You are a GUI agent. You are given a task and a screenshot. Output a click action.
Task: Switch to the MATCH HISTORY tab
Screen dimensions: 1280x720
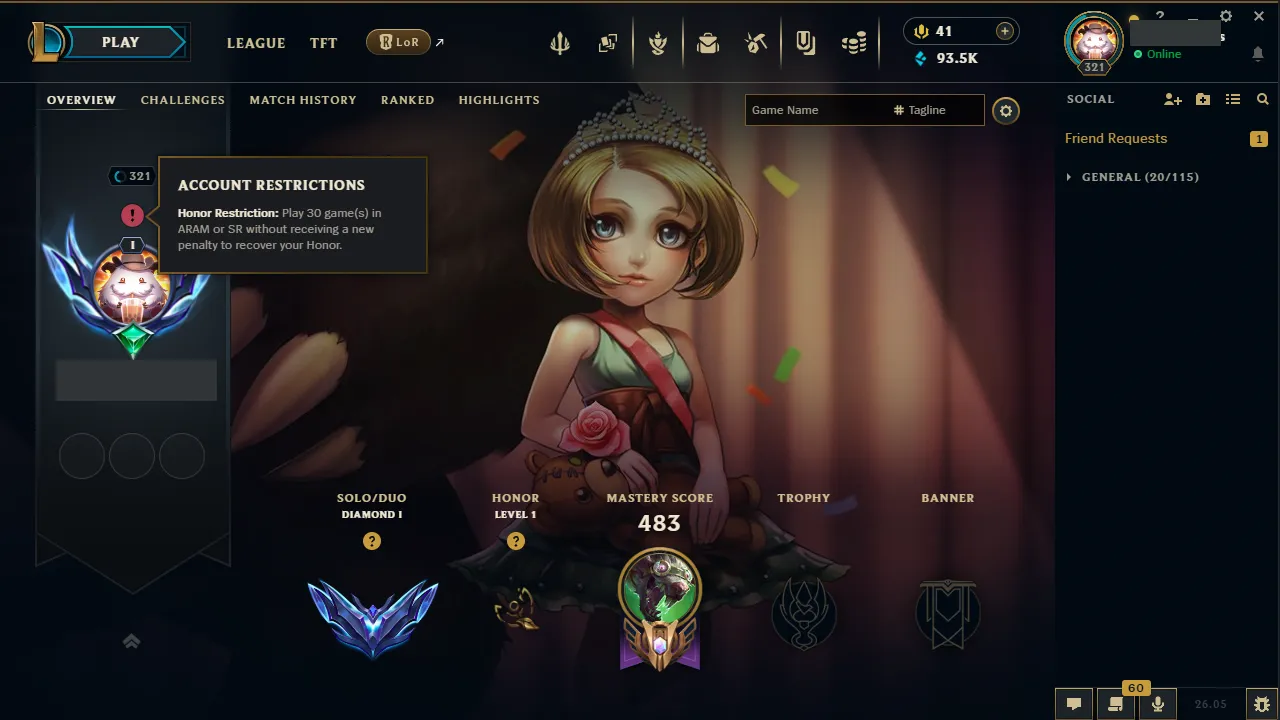point(303,100)
